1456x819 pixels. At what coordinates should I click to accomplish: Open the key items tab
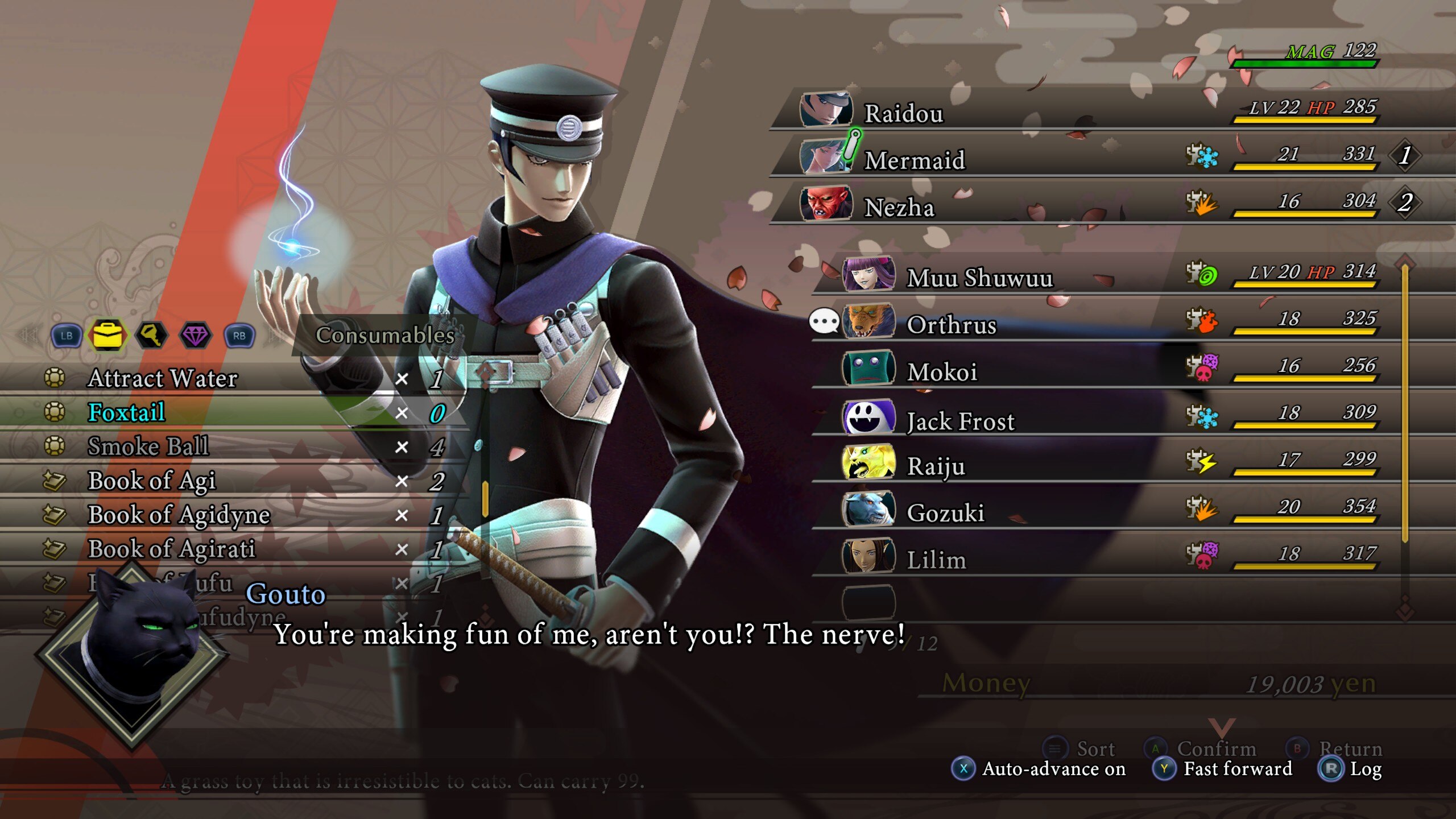click(151, 335)
